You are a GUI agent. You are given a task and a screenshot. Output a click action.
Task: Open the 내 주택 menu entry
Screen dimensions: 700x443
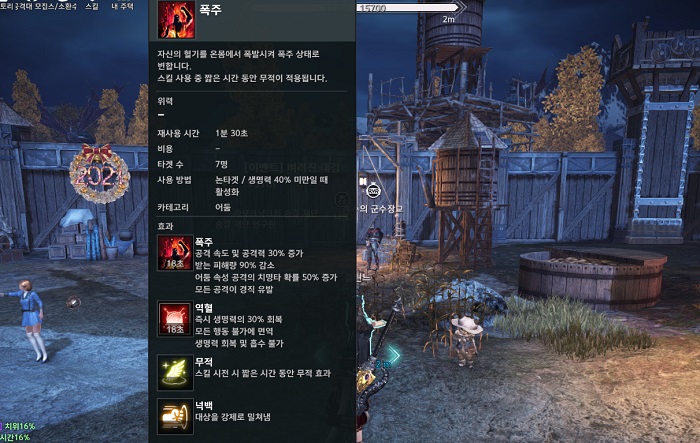coord(124,6)
